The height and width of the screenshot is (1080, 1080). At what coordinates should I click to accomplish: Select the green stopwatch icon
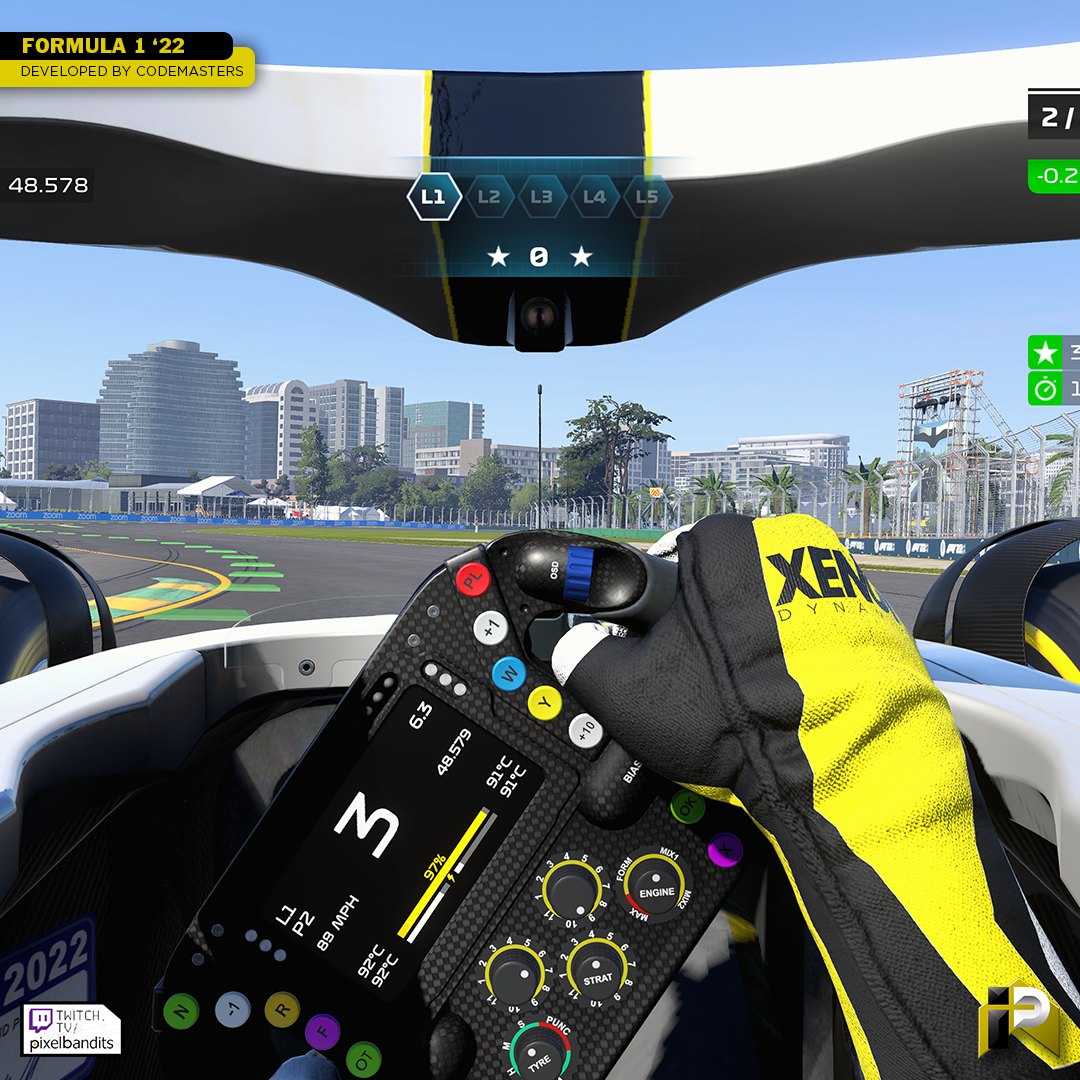pos(1046,388)
